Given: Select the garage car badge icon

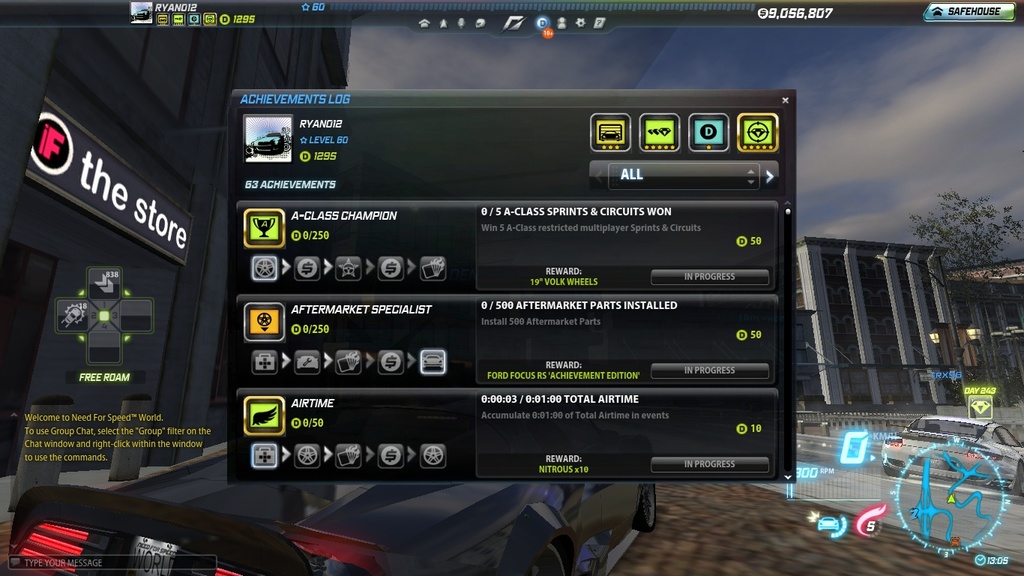Looking at the screenshot, I should point(610,132).
